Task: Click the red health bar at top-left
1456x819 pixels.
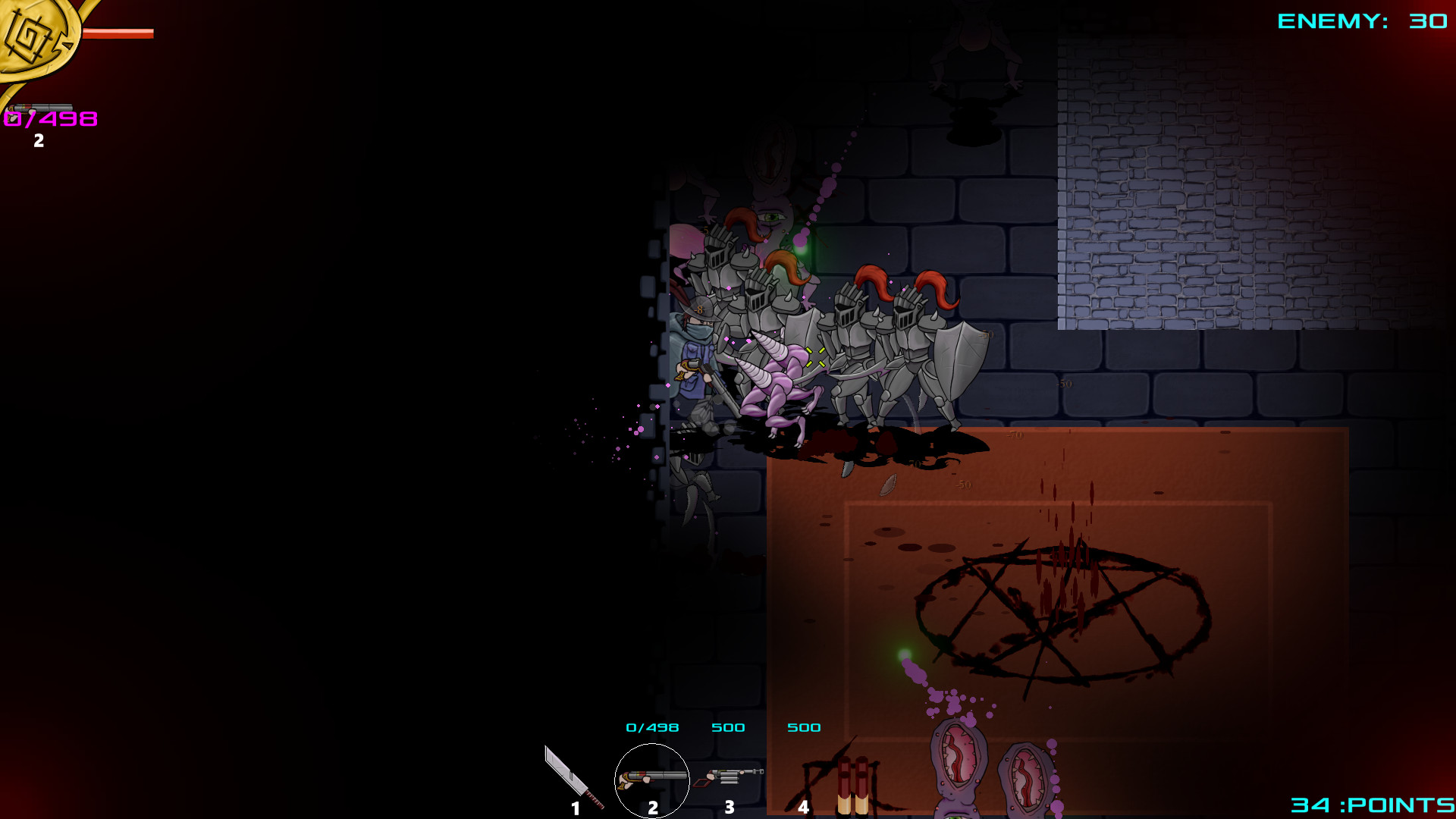Action: 118,32
